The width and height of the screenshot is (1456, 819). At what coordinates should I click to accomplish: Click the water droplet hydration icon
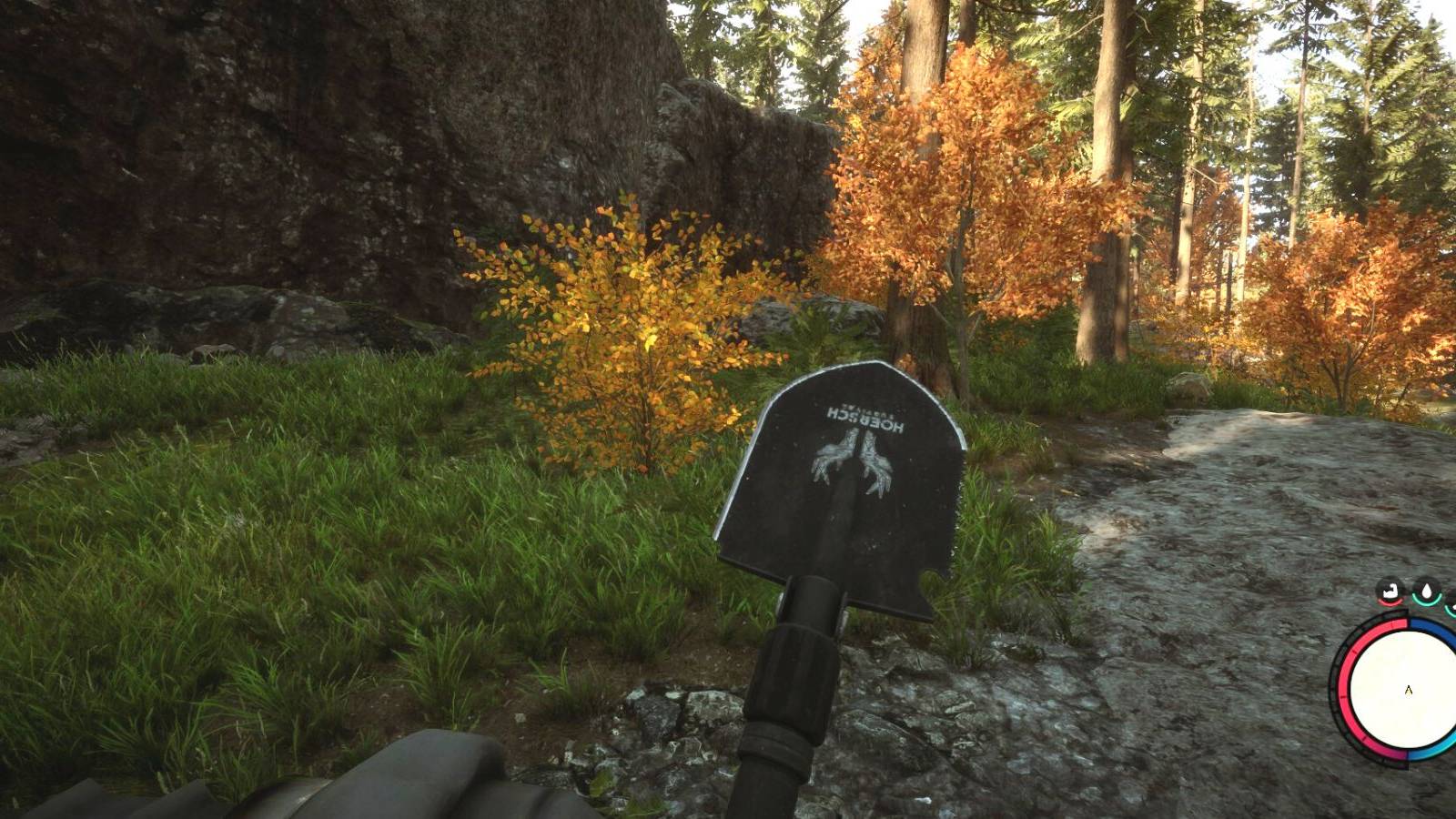point(1426,590)
